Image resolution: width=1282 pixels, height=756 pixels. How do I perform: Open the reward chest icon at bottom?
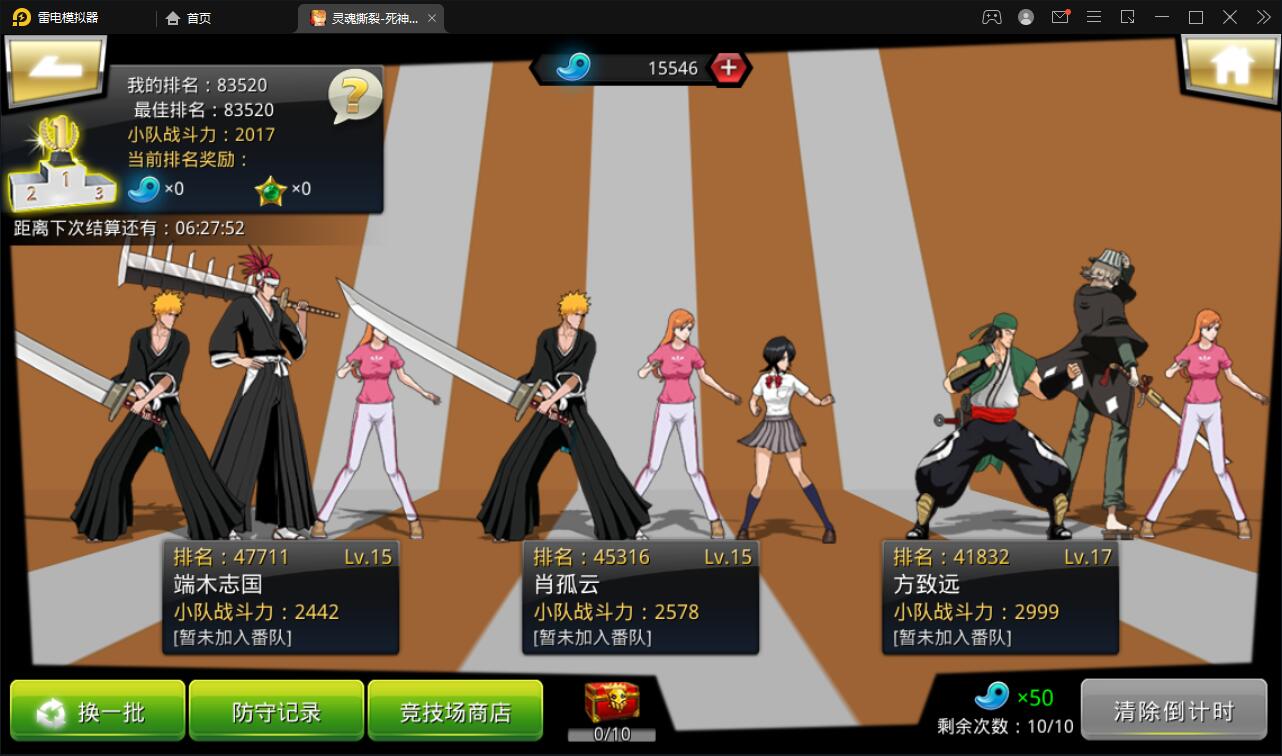(x=614, y=703)
